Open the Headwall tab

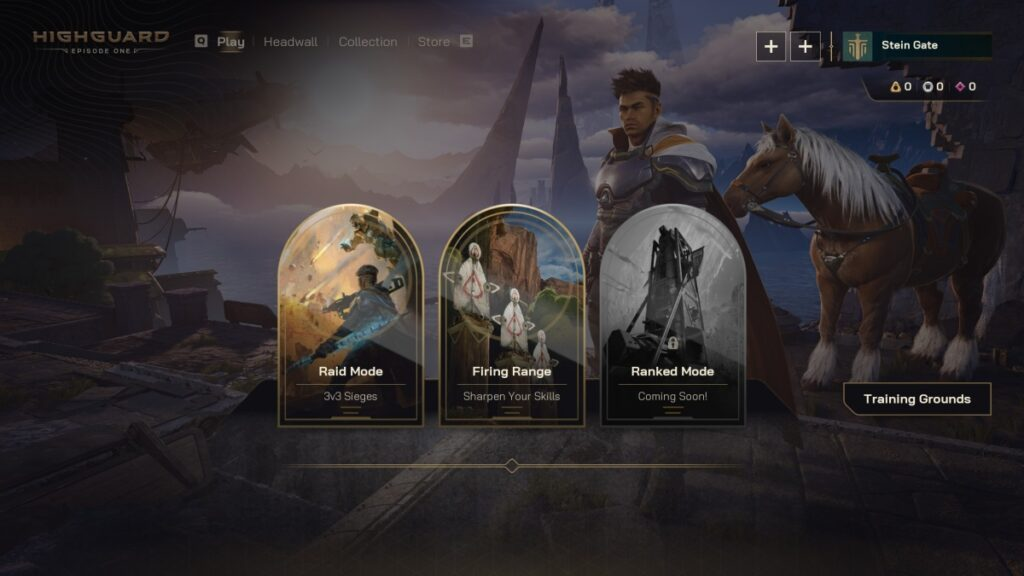(x=290, y=42)
